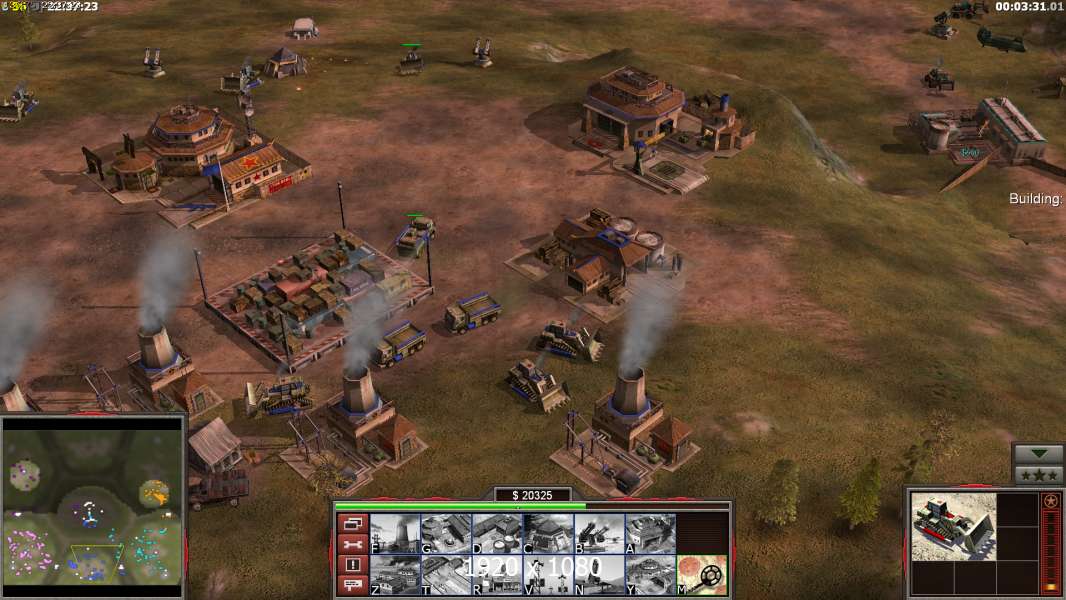Collapse the panel with the green arrow
The height and width of the screenshot is (600, 1066).
(1038, 454)
